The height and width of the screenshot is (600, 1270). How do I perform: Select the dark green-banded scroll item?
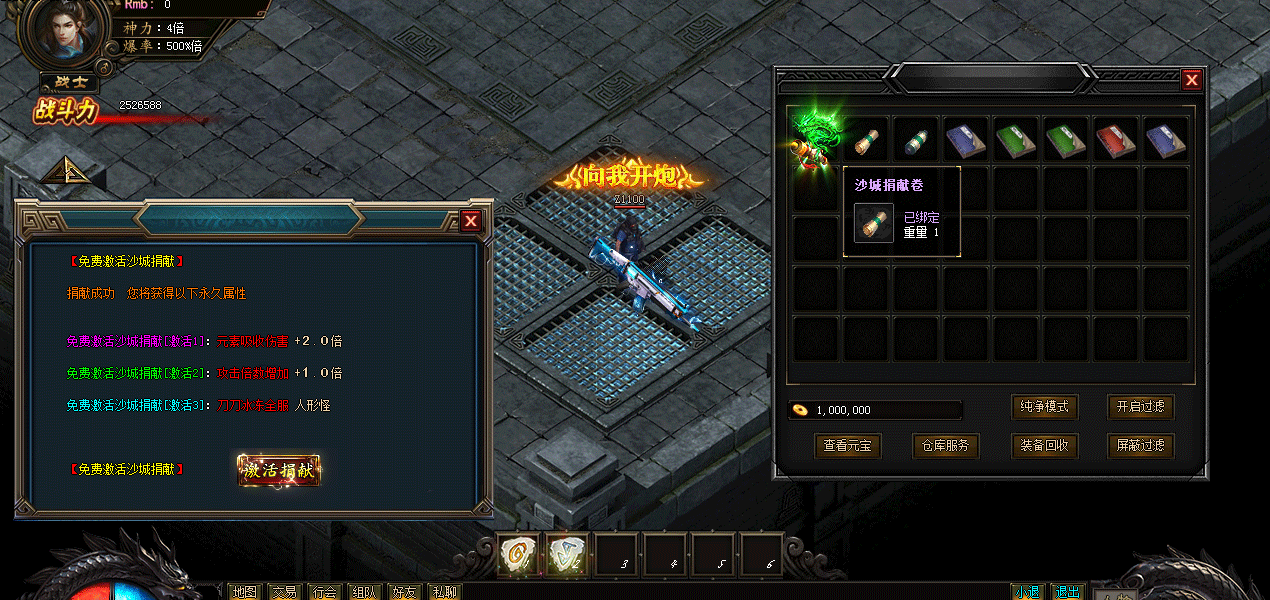917,140
